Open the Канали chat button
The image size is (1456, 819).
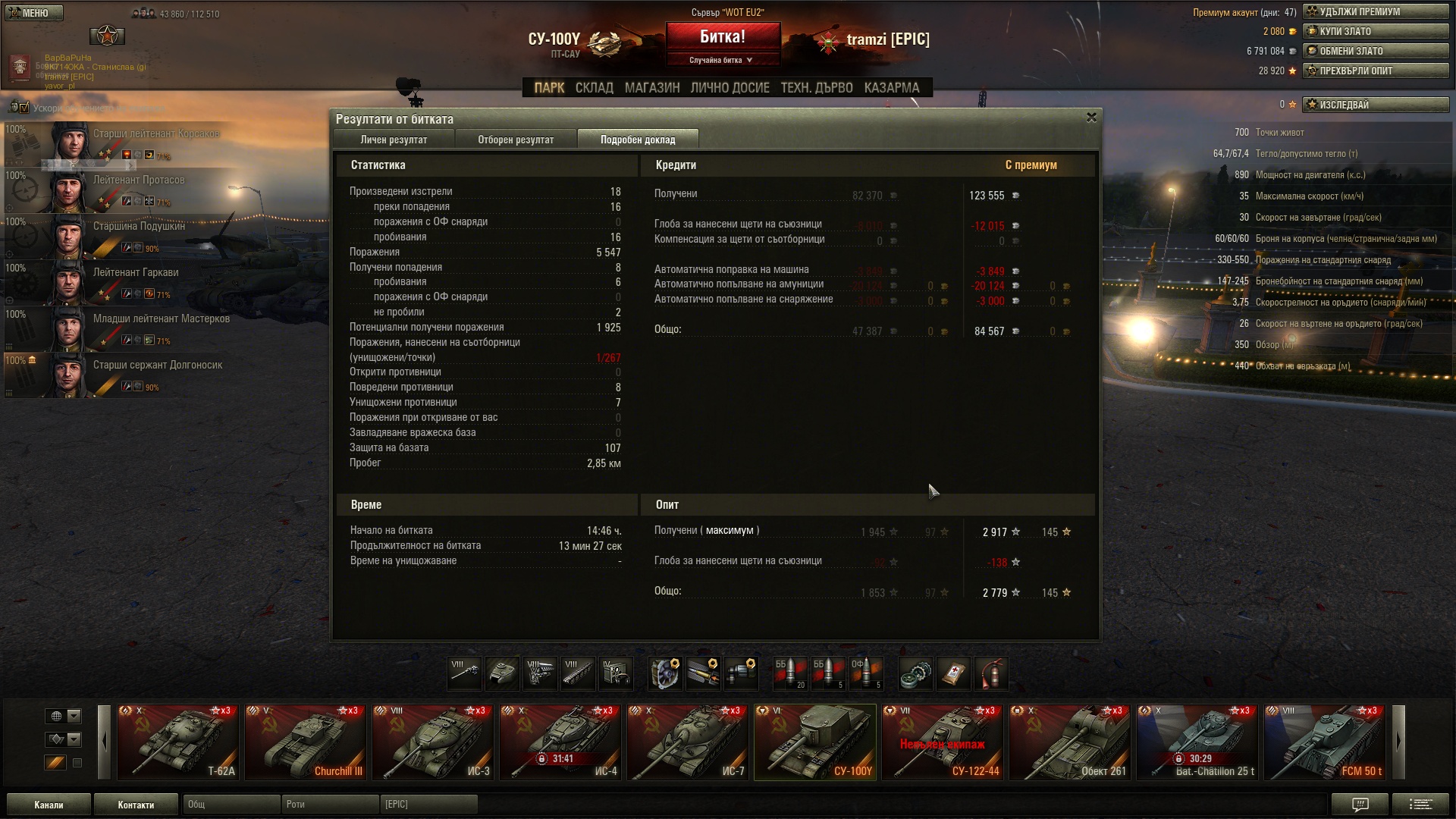(x=49, y=805)
